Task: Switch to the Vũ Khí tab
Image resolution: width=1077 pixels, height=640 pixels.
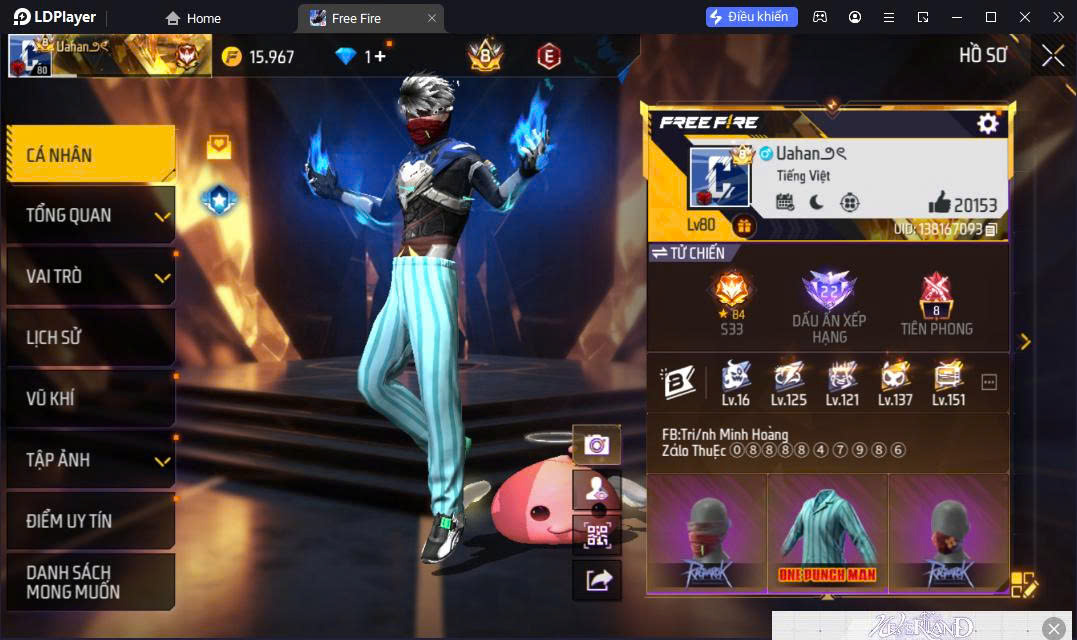Action: pyautogui.click(x=90, y=398)
